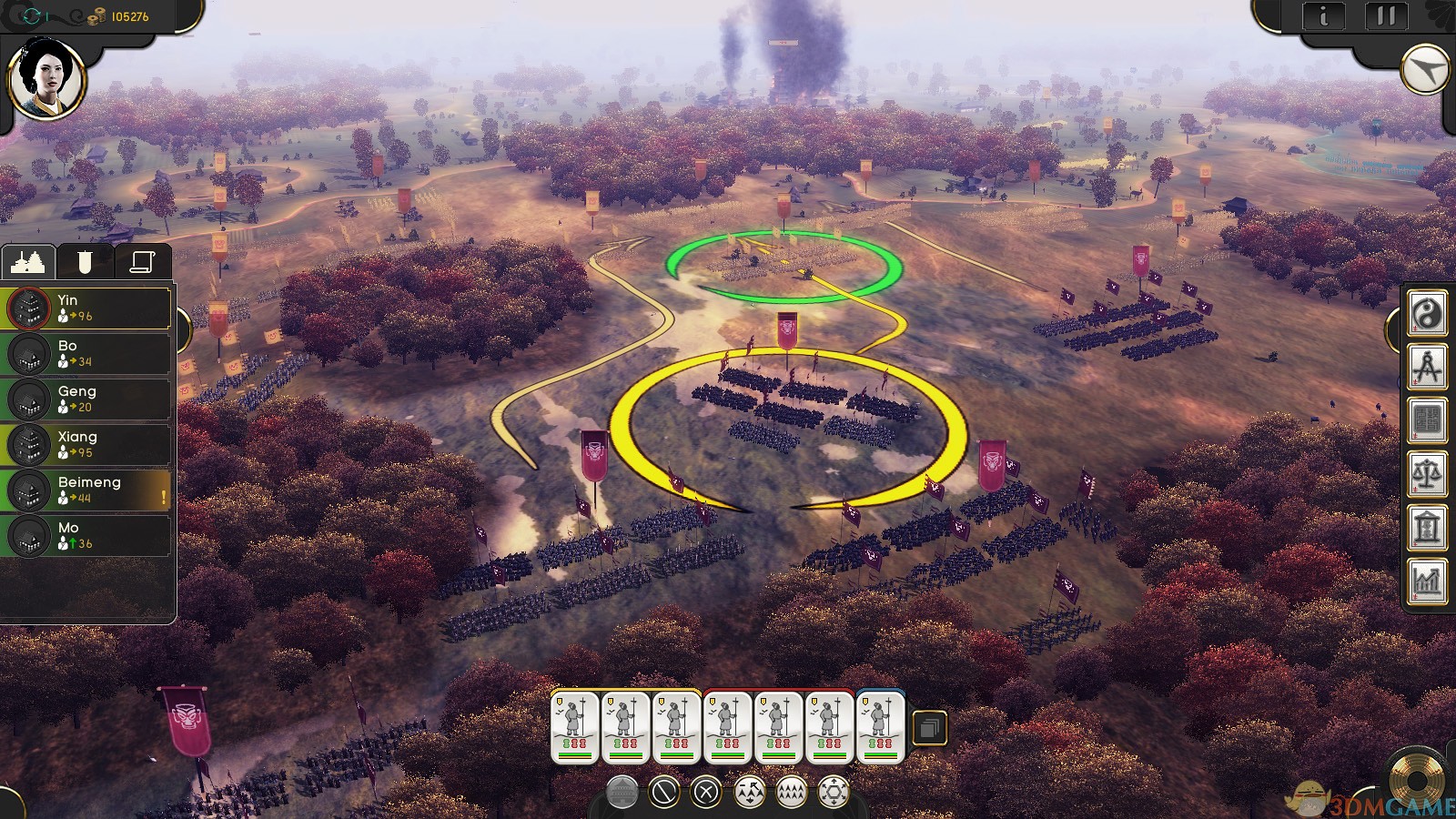Image resolution: width=1456 pixels, height=819 pixels.
Task: Choose the hexagon formation command
Action: tap(834, 793)
